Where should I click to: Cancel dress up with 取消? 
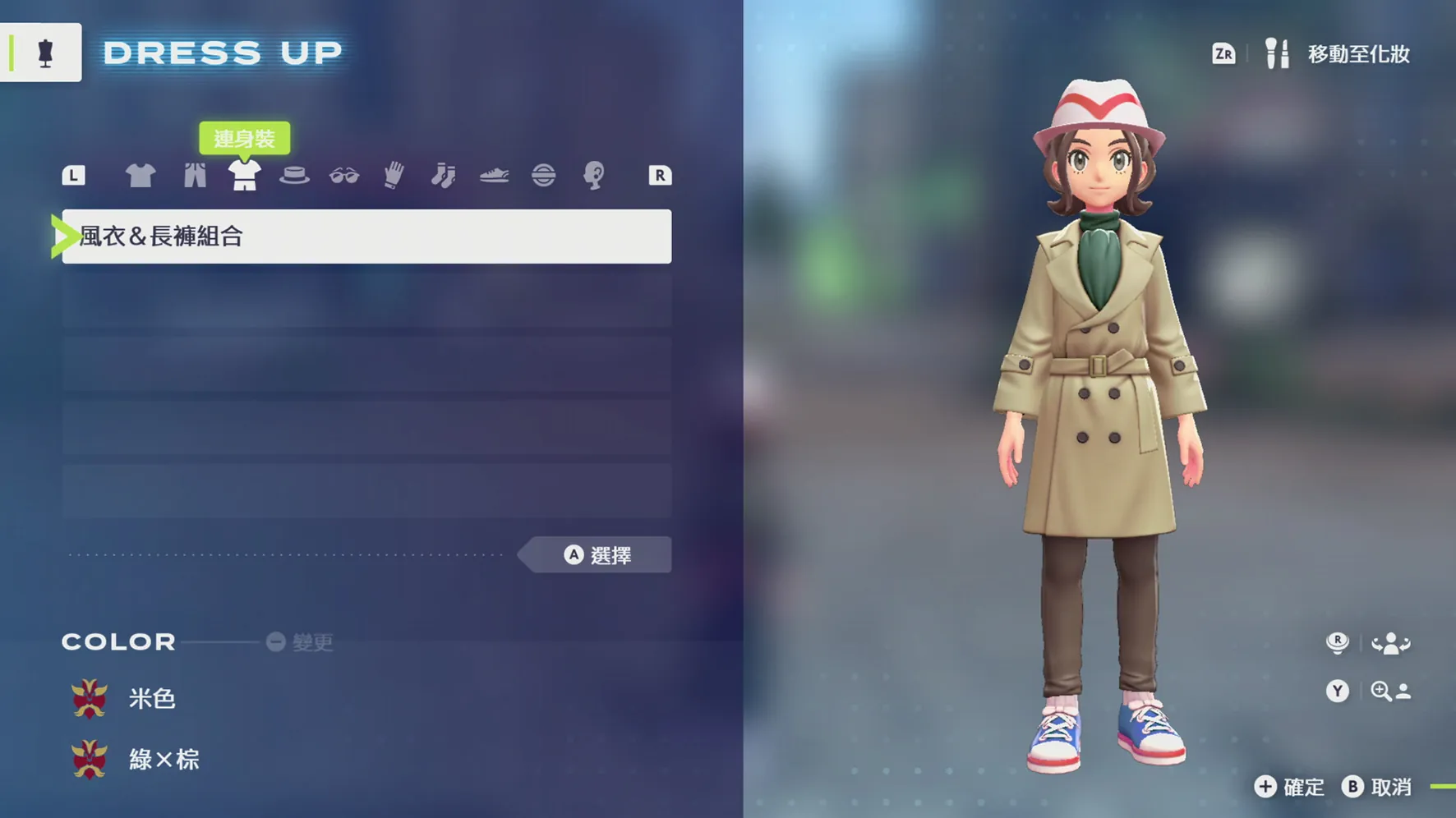pos(1378,787)
